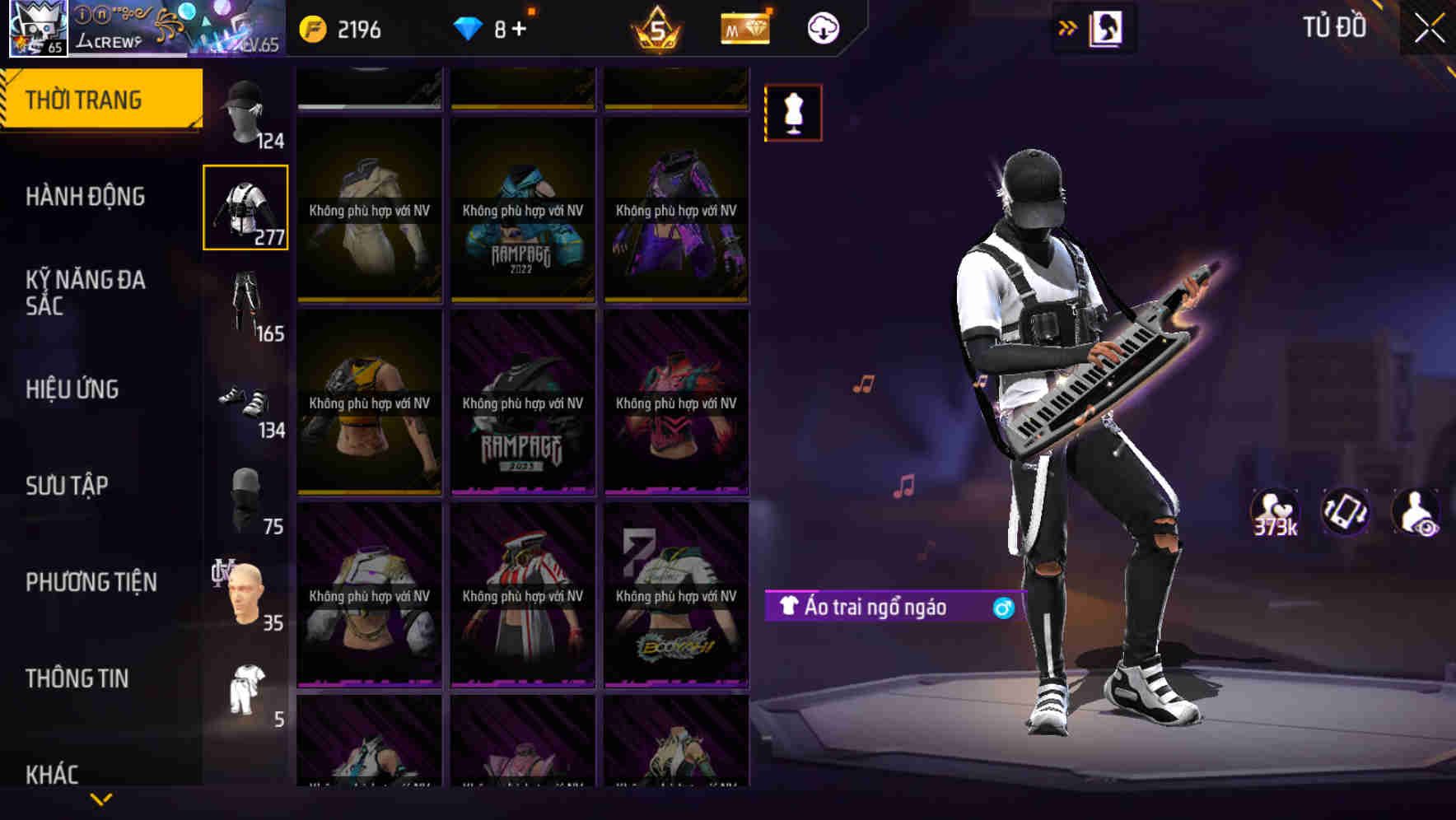Image resolution: width=1456 pixels, height=820 pixels.
Task: Expand the sidebar with the bottom chevron arrow
Action: coord(100,797)
